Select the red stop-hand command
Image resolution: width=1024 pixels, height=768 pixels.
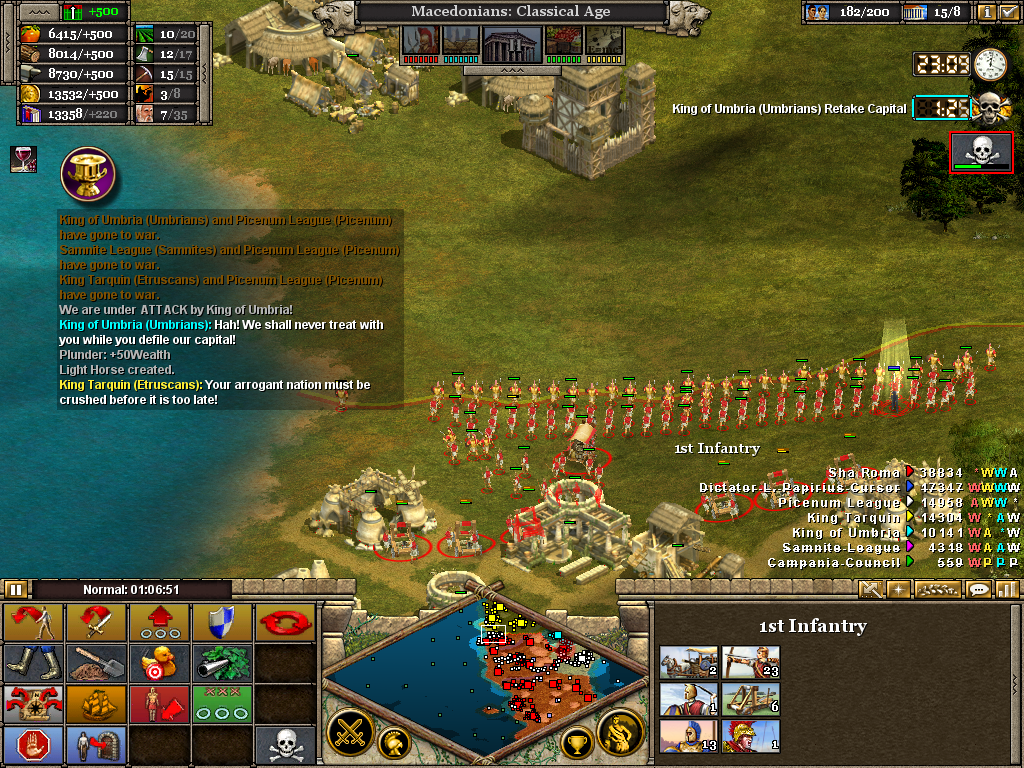(35, 745)
